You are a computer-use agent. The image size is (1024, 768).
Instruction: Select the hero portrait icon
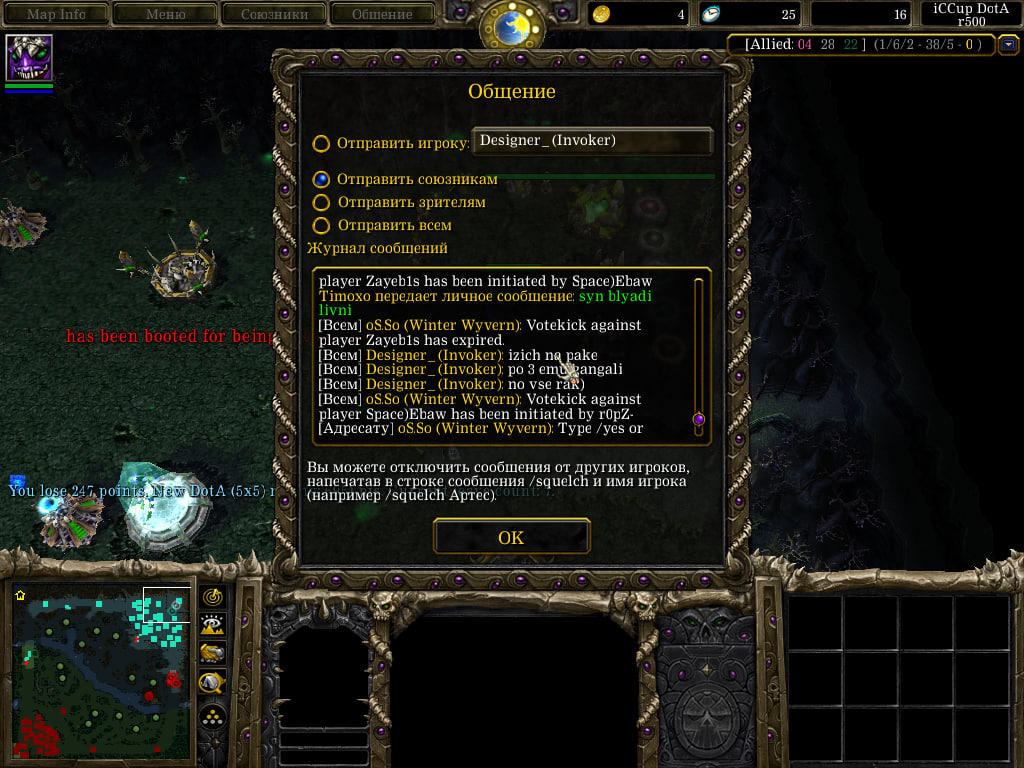29,58
